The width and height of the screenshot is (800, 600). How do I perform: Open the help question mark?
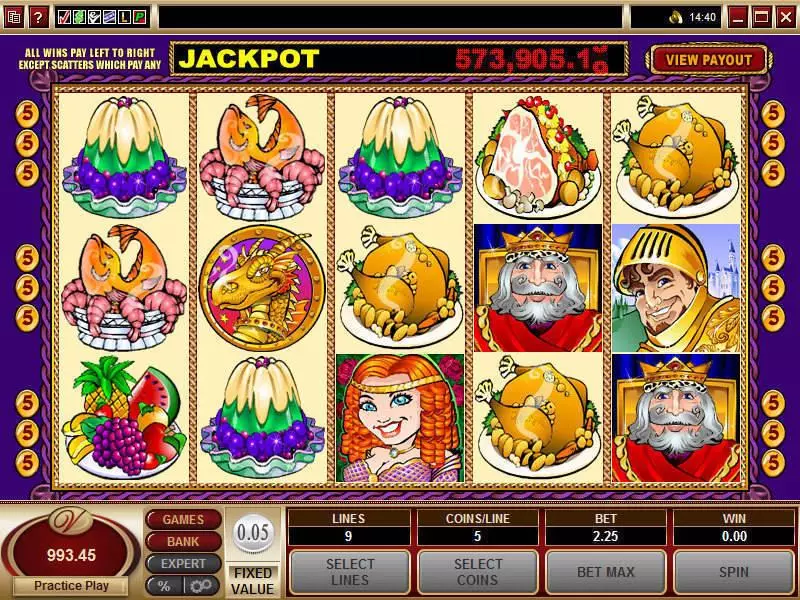pyautogui.click(x=38, y=17)
